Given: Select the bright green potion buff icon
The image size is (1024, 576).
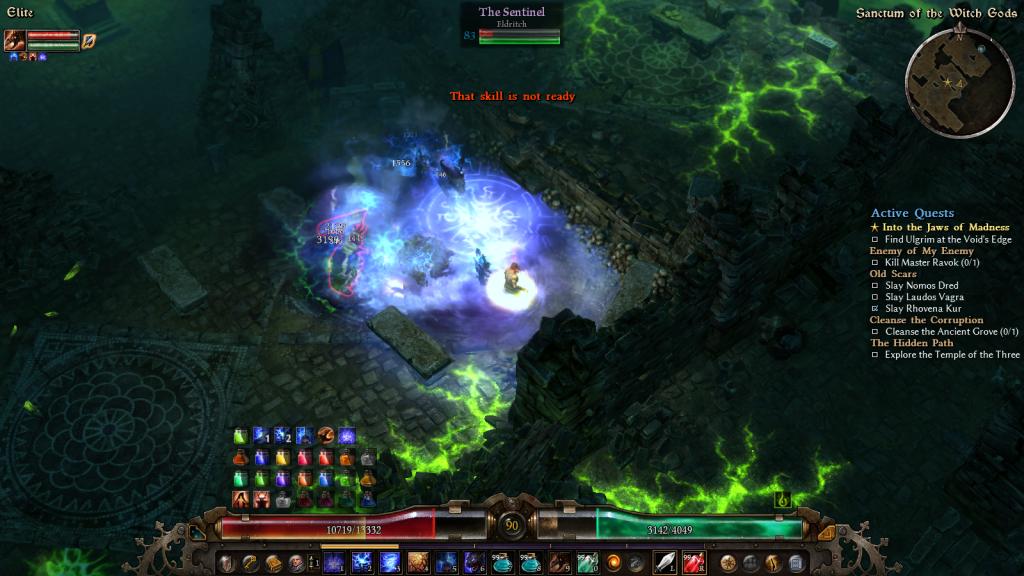Looking at the screenshot, I should (240, 436).
